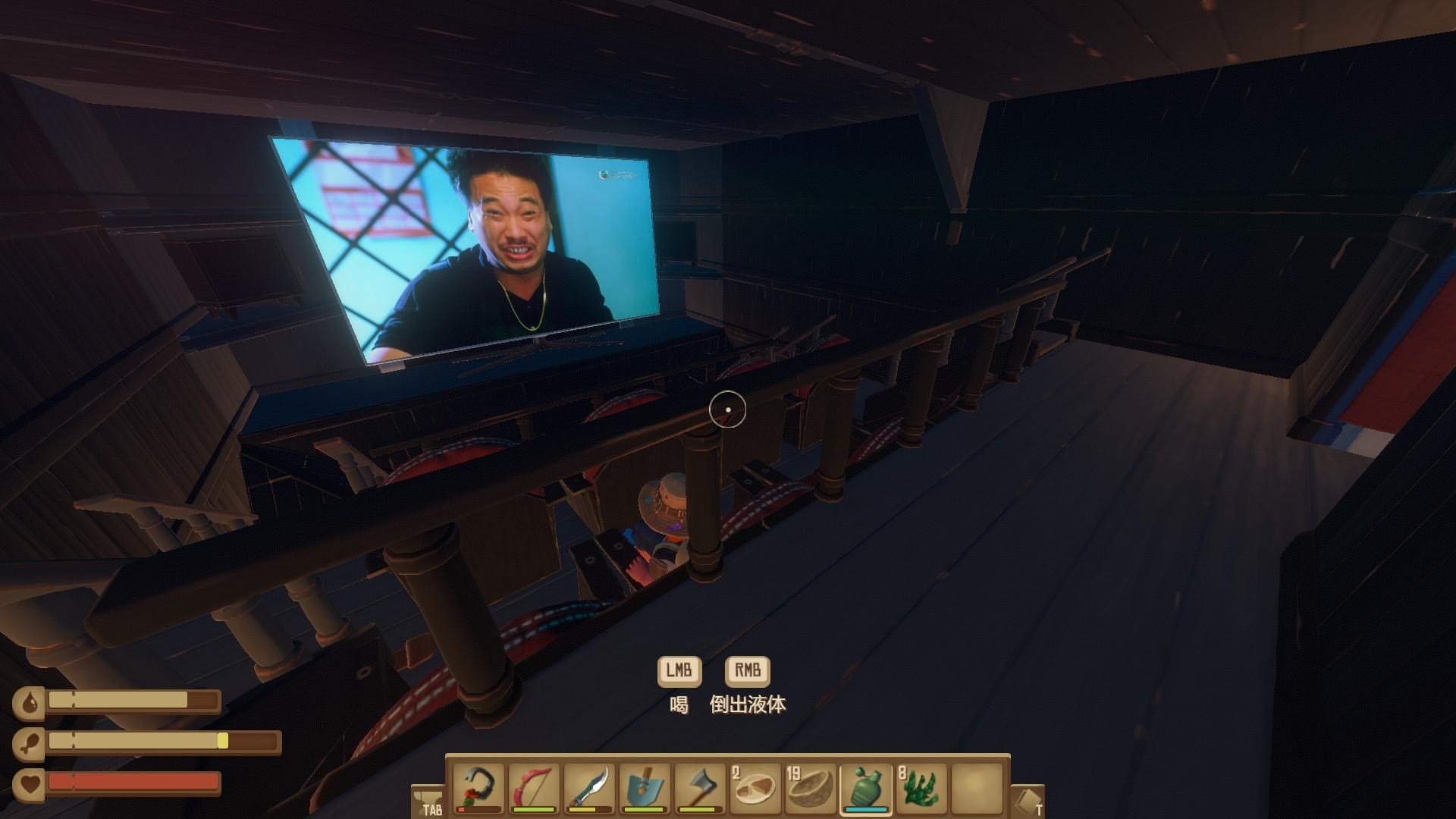
Task: Click the RMB key prompt
Action: [746, 670]
